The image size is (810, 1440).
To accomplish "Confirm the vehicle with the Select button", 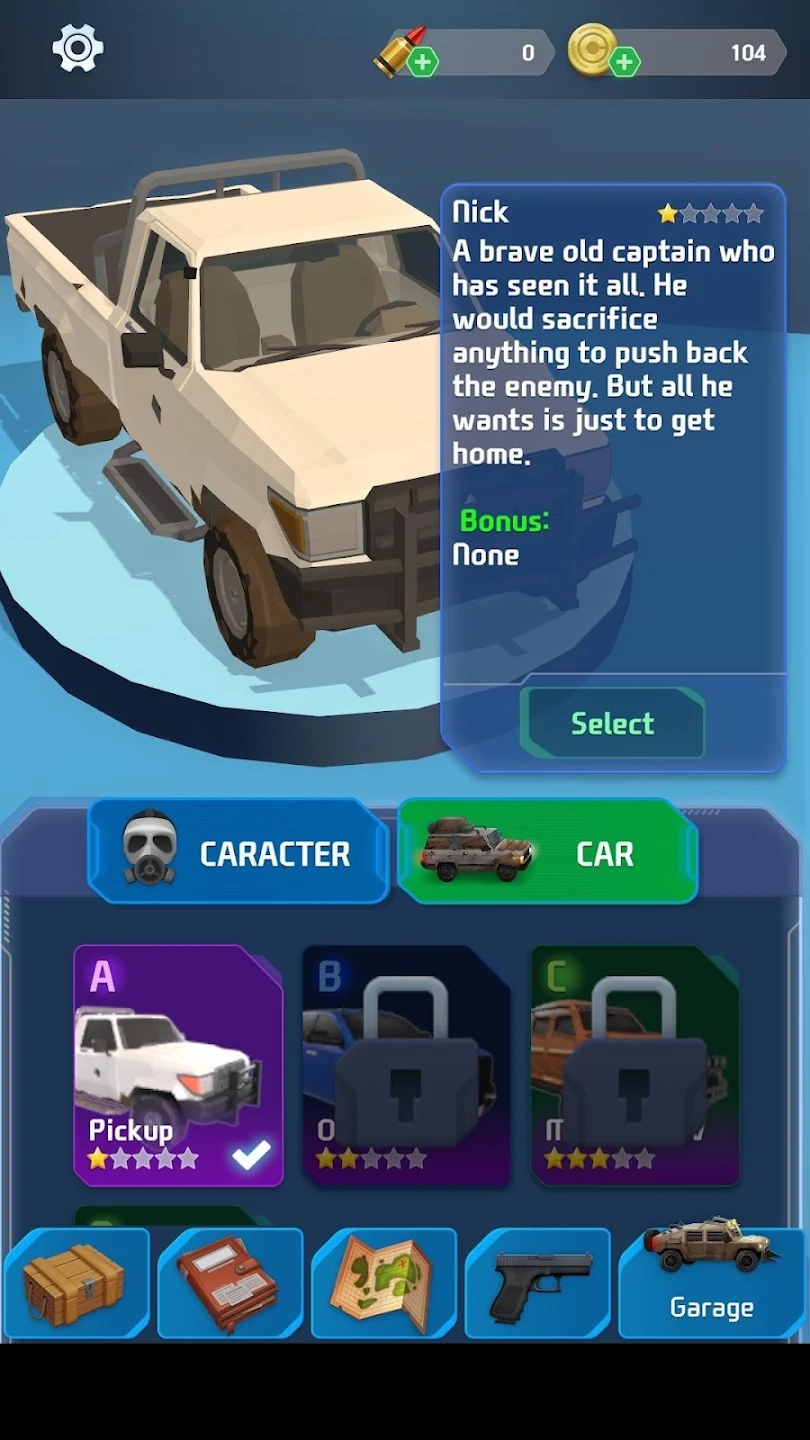I will [x=612, y=723].
